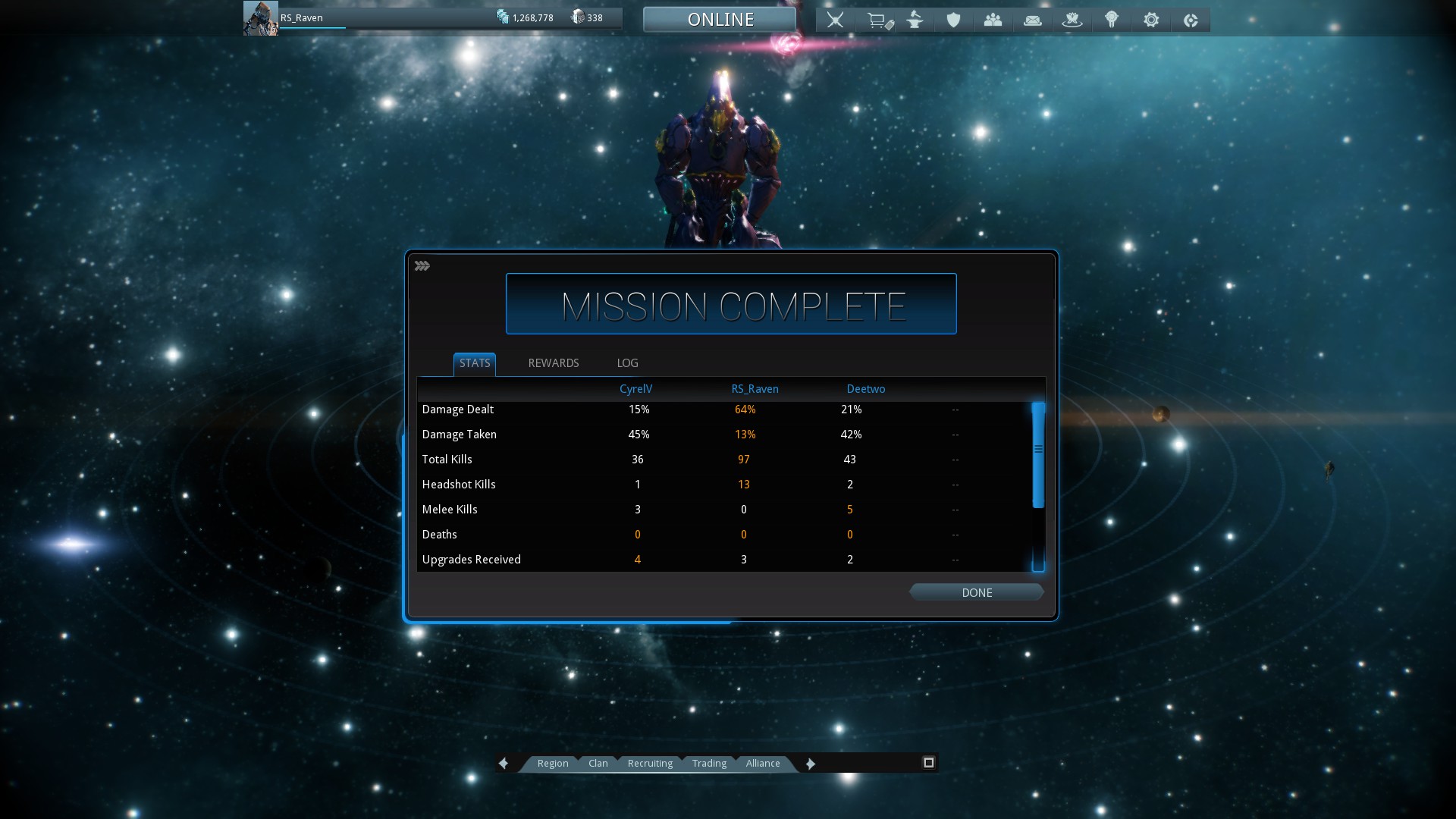Open the gear settings icon
Screen dimensions: 1456x819
(x=1150, y=20)
